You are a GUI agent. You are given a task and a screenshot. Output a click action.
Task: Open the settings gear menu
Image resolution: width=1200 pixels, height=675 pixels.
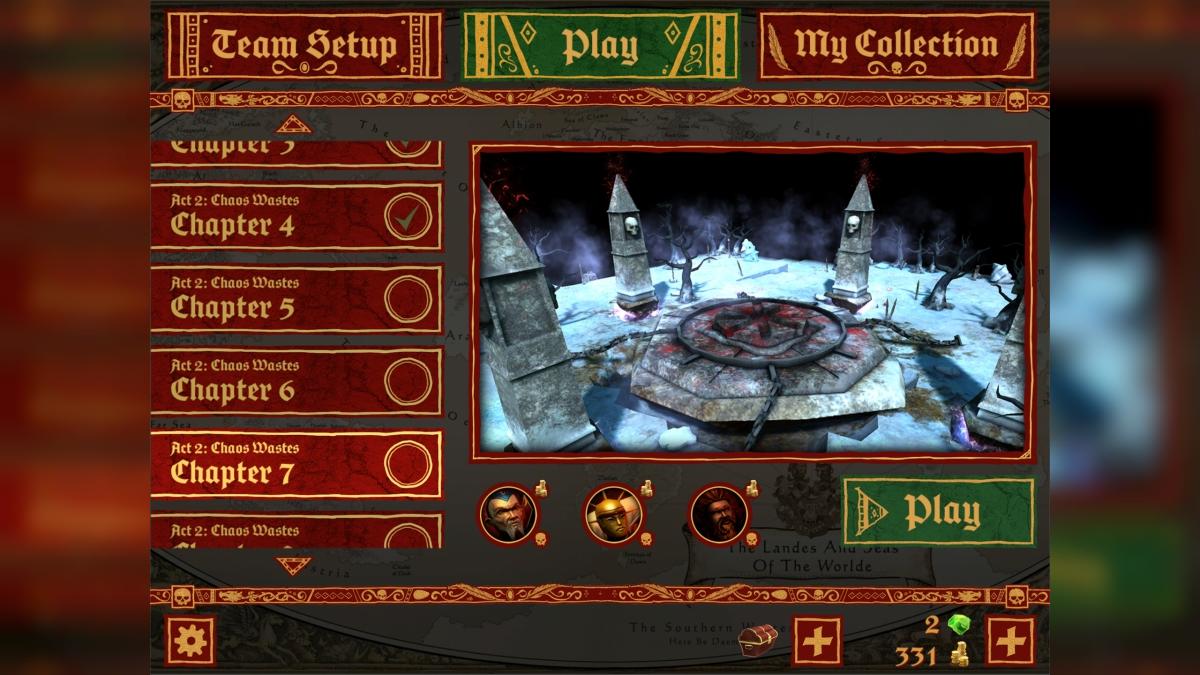pos(190,640)
